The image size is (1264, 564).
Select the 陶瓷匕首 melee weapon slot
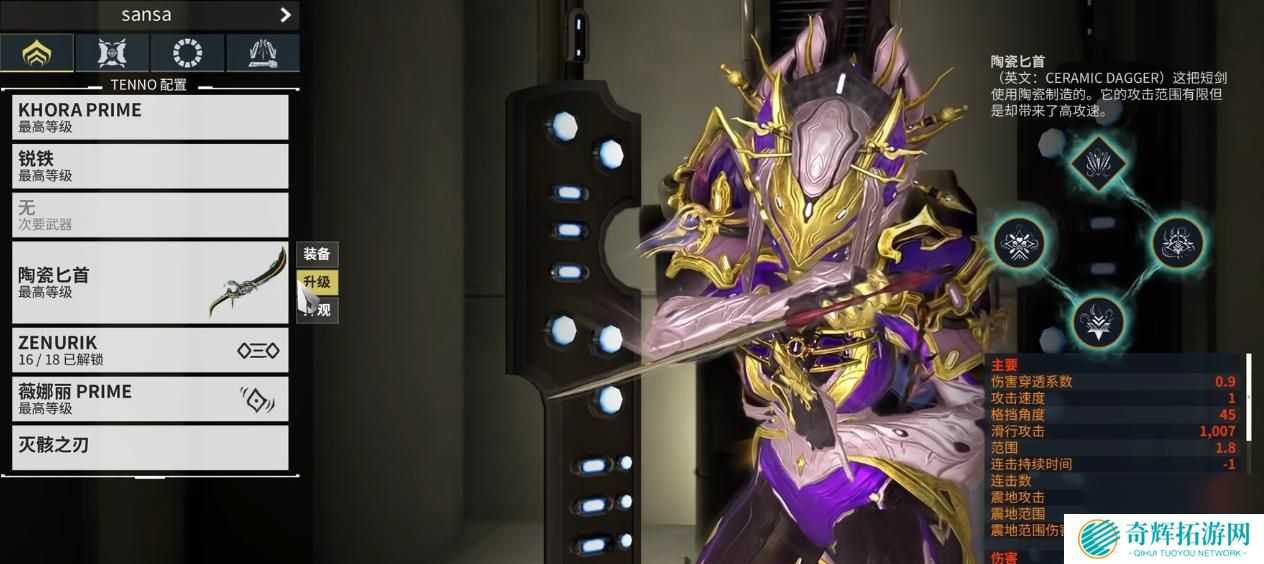pos(150,282)
